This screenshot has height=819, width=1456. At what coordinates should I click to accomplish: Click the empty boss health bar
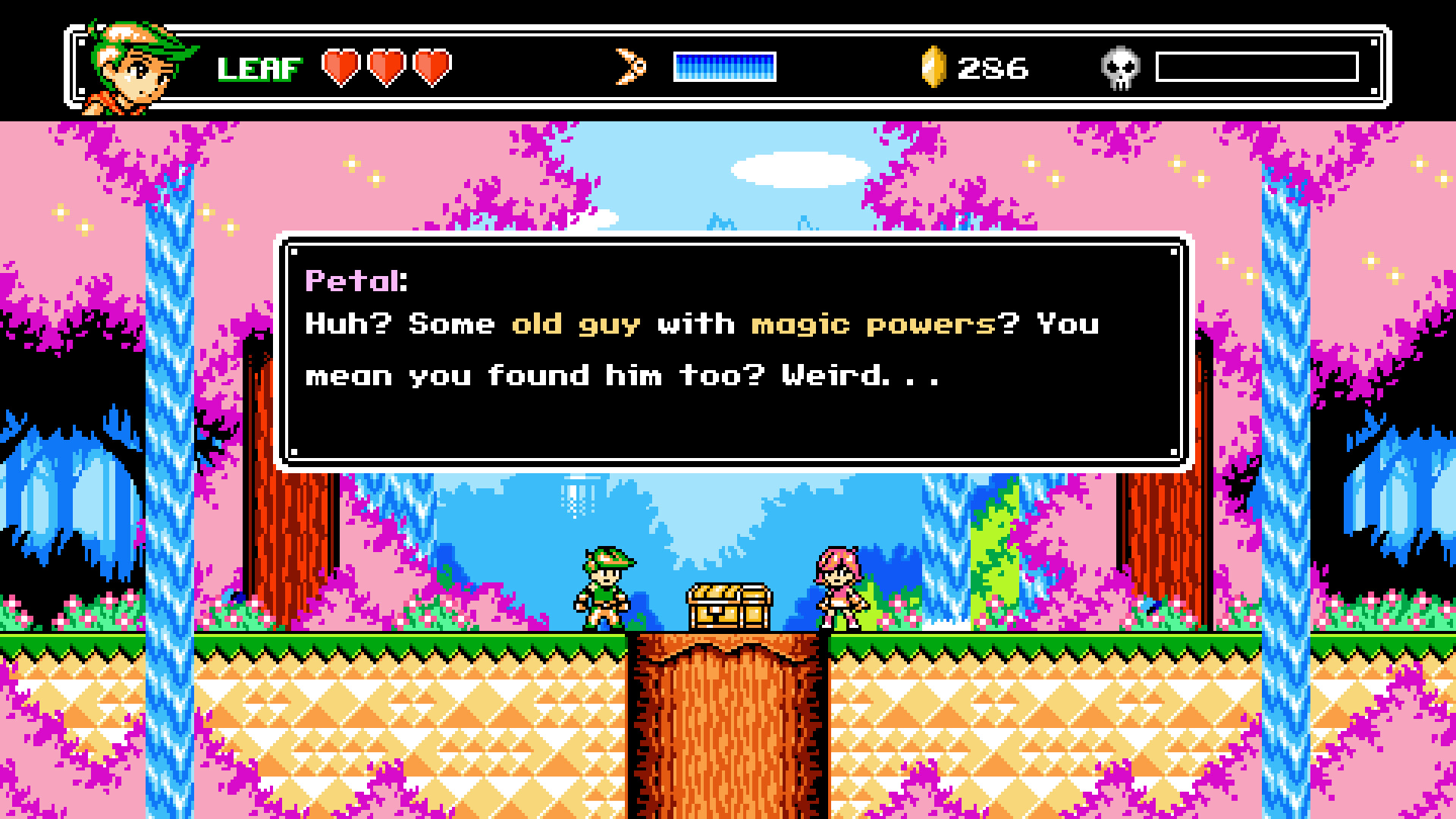1259,67
